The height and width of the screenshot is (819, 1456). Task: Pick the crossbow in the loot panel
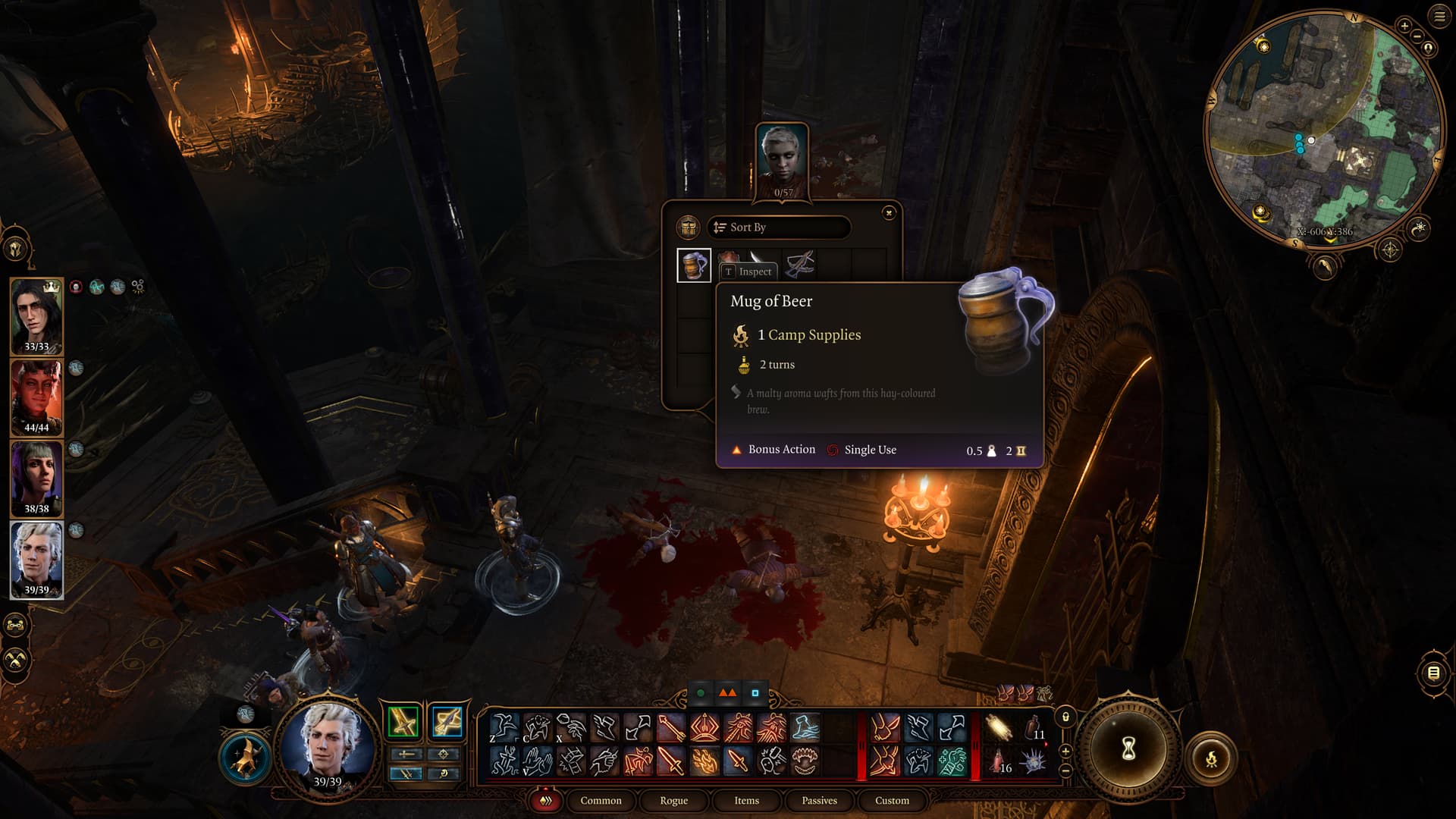click(800, 264)
